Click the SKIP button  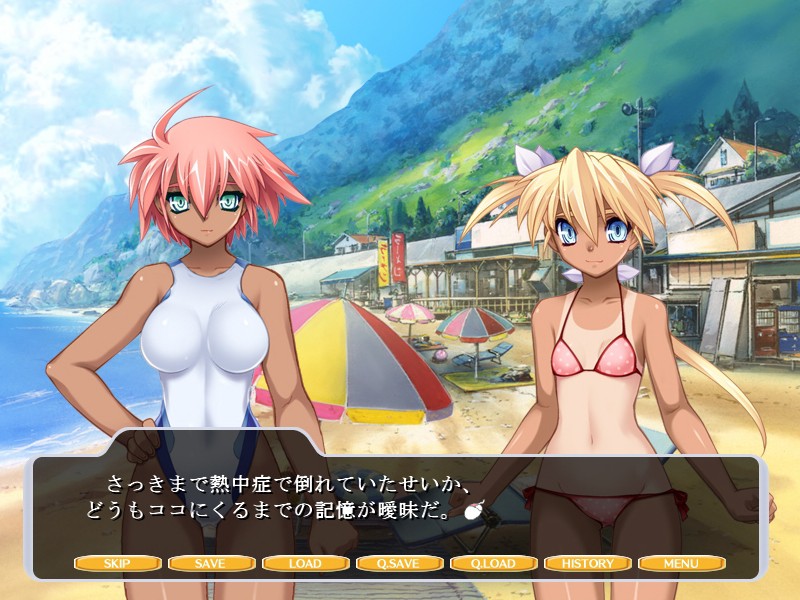(x=117, y=563)
